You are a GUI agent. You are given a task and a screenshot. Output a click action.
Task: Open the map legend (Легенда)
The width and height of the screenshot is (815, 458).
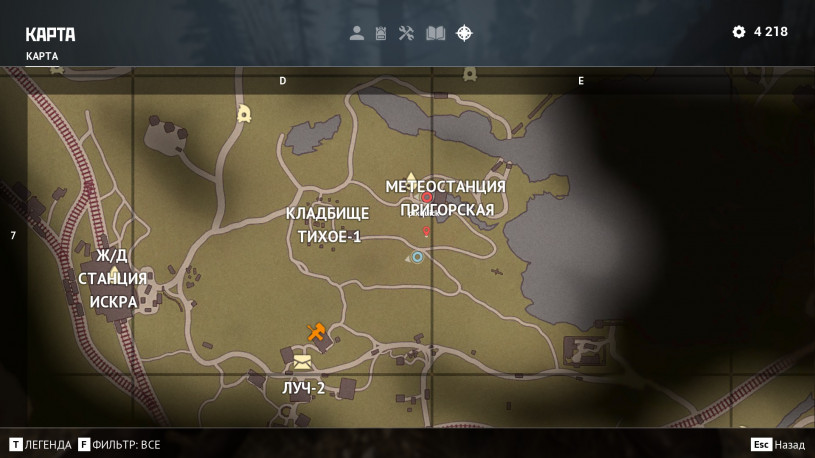(41, 445)
